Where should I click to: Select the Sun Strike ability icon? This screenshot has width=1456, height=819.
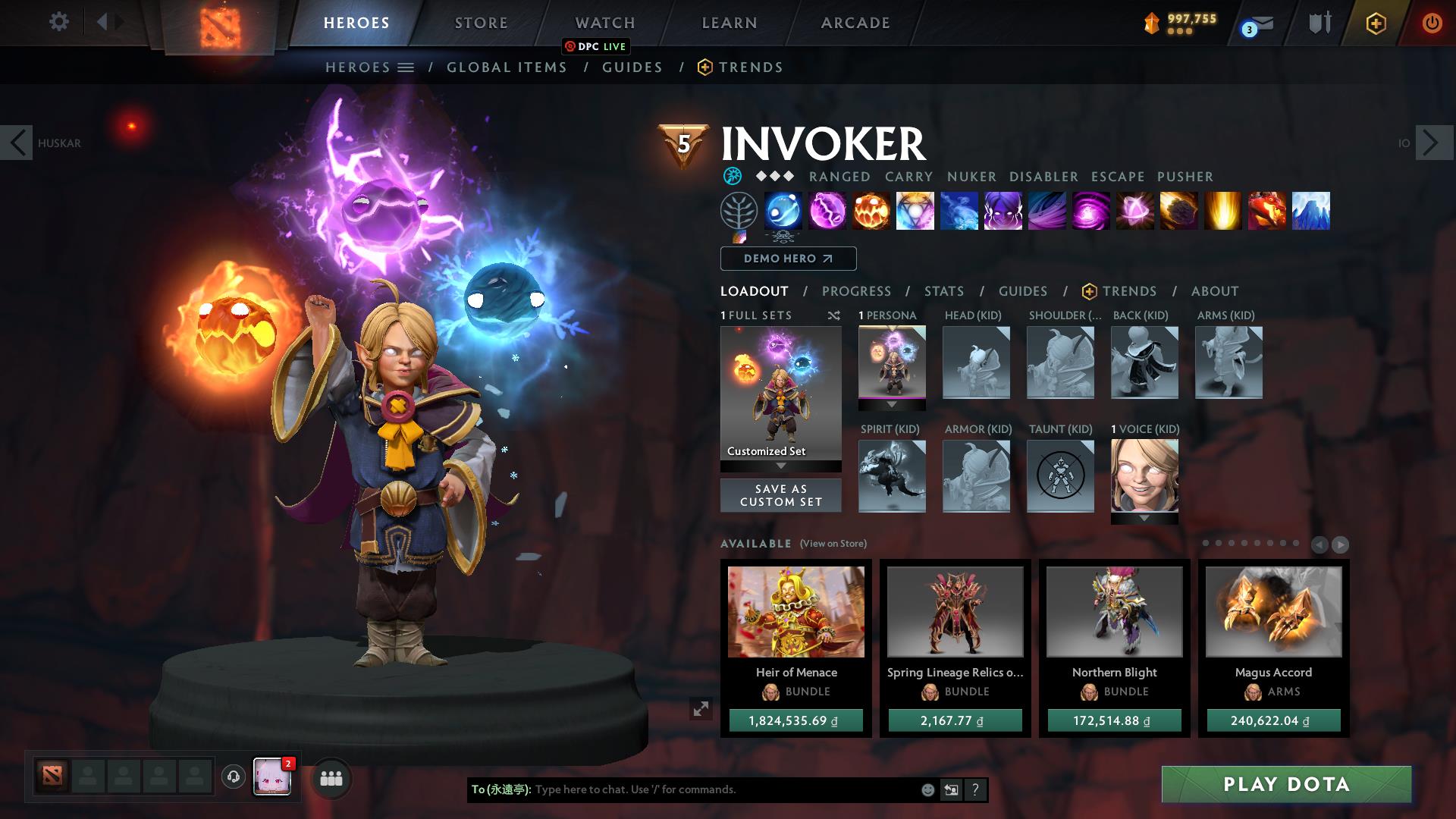1222,212
